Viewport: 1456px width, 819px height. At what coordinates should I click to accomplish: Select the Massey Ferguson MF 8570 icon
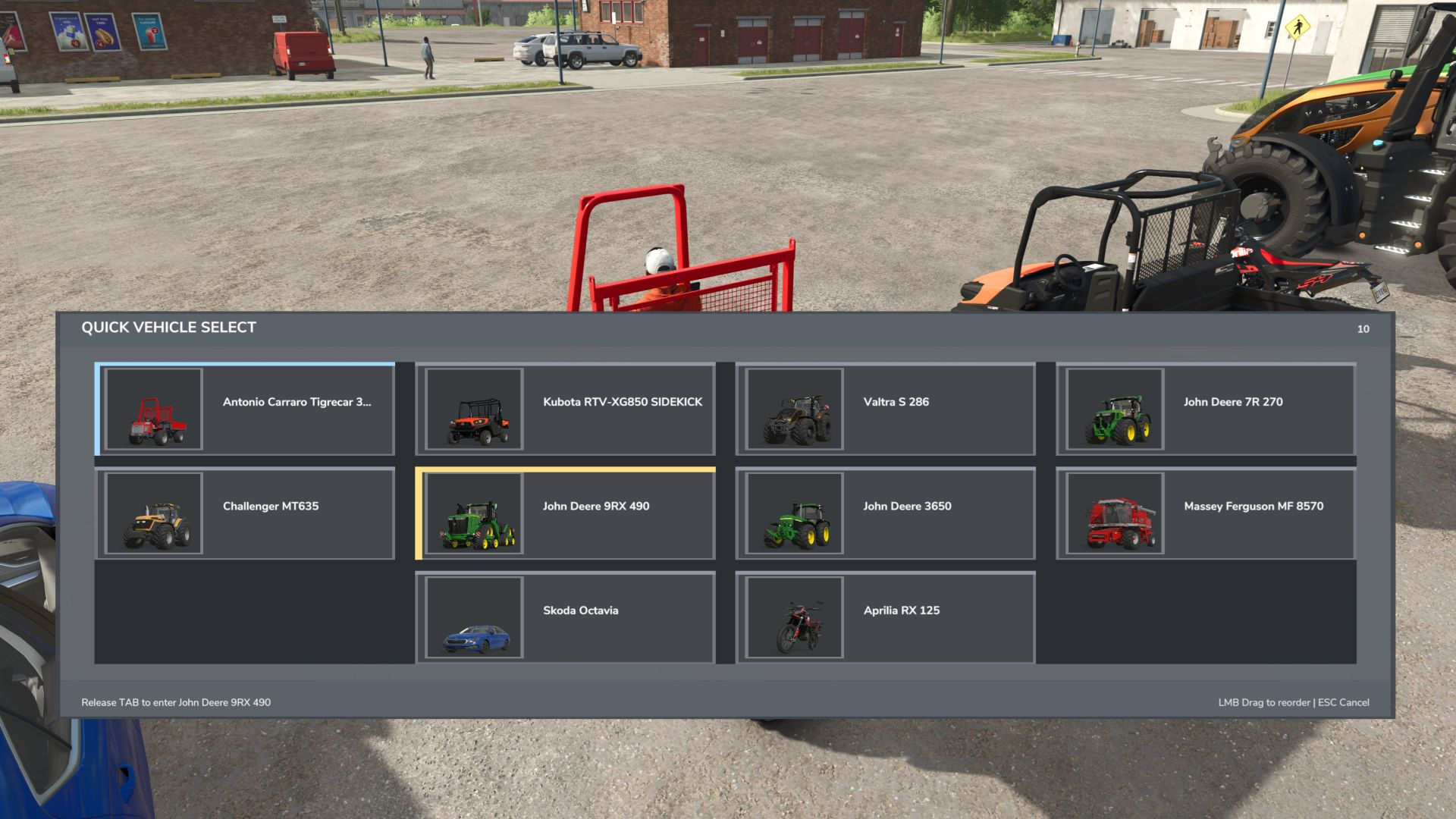click(1114, 513)
